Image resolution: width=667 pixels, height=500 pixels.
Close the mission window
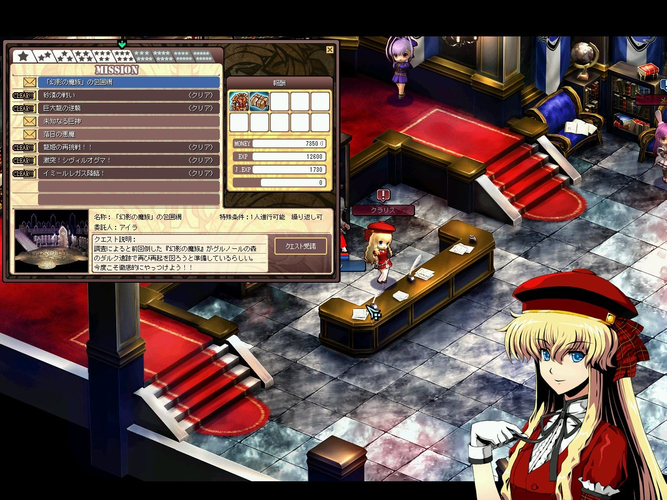click(x=330, y=50)
